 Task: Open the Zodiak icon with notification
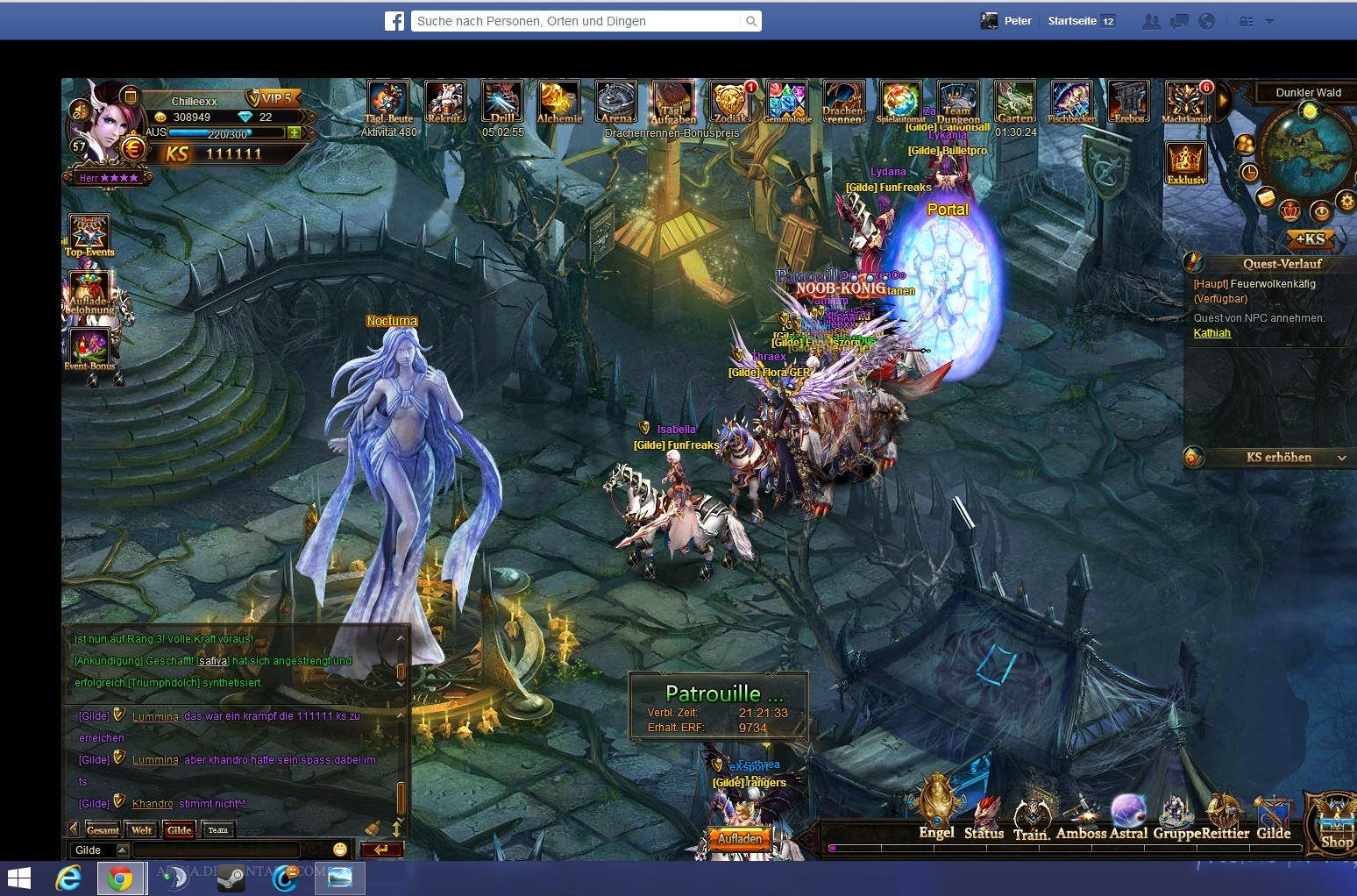(x=729, y=101)
